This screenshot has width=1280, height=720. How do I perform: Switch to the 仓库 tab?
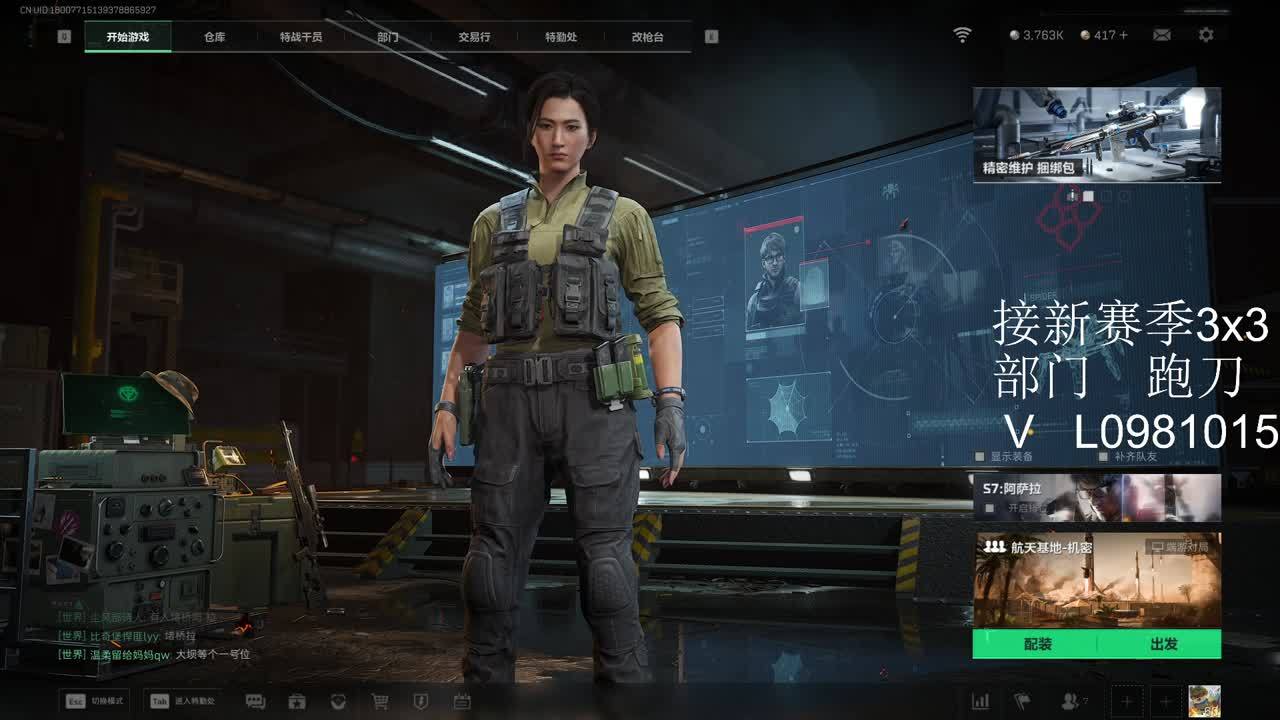(x=214, y=37)
